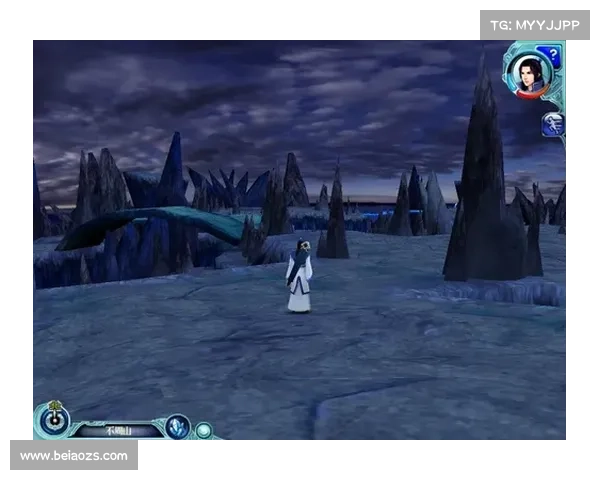600x480 pixels.
Task: Select the blue crystal icon
Action: click(x=178, y=427)
